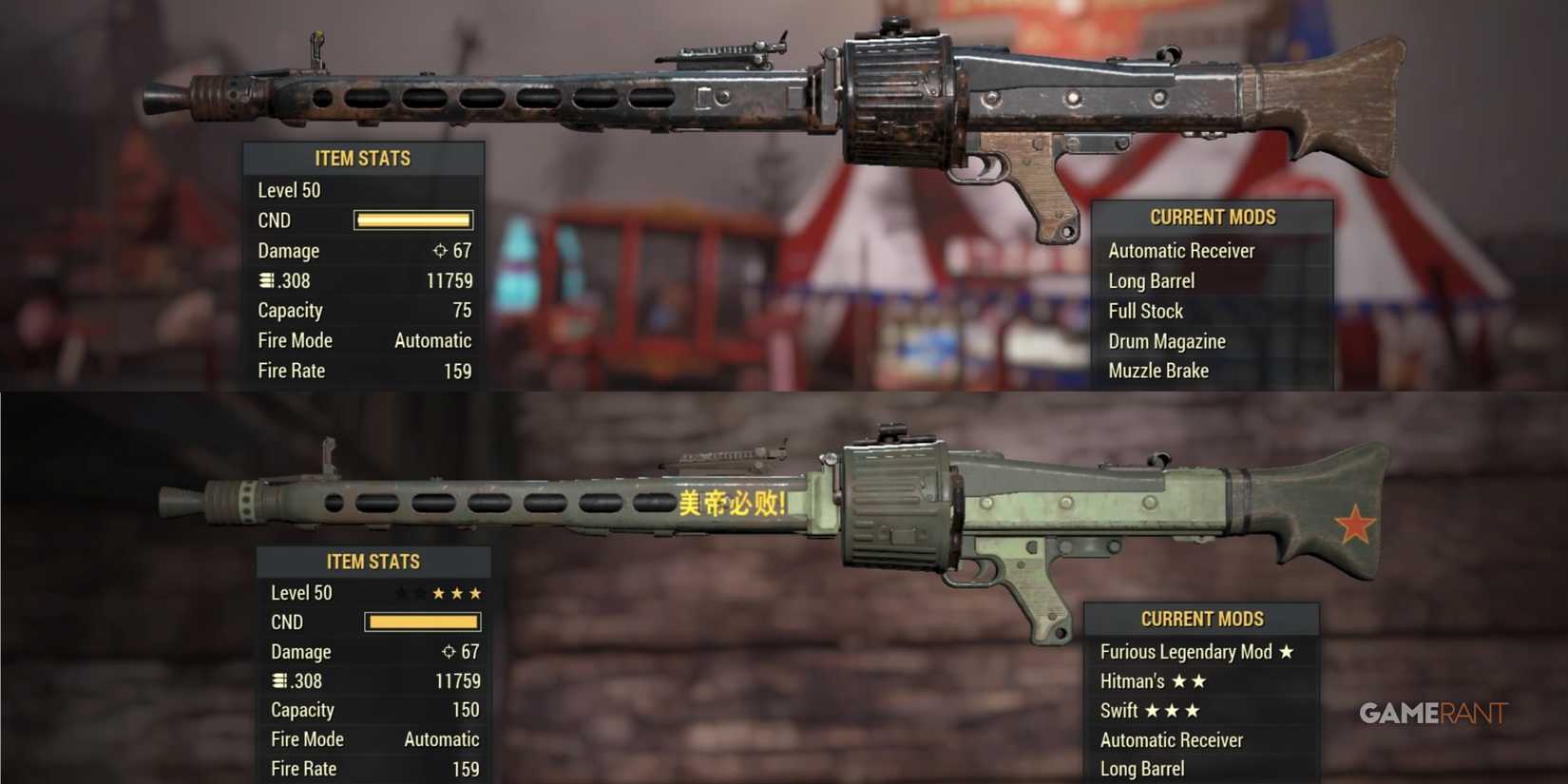This screenshot has width=1568, height=784.
Task: Select the top Item Stats panel title
Action: [x=363, y=158]
